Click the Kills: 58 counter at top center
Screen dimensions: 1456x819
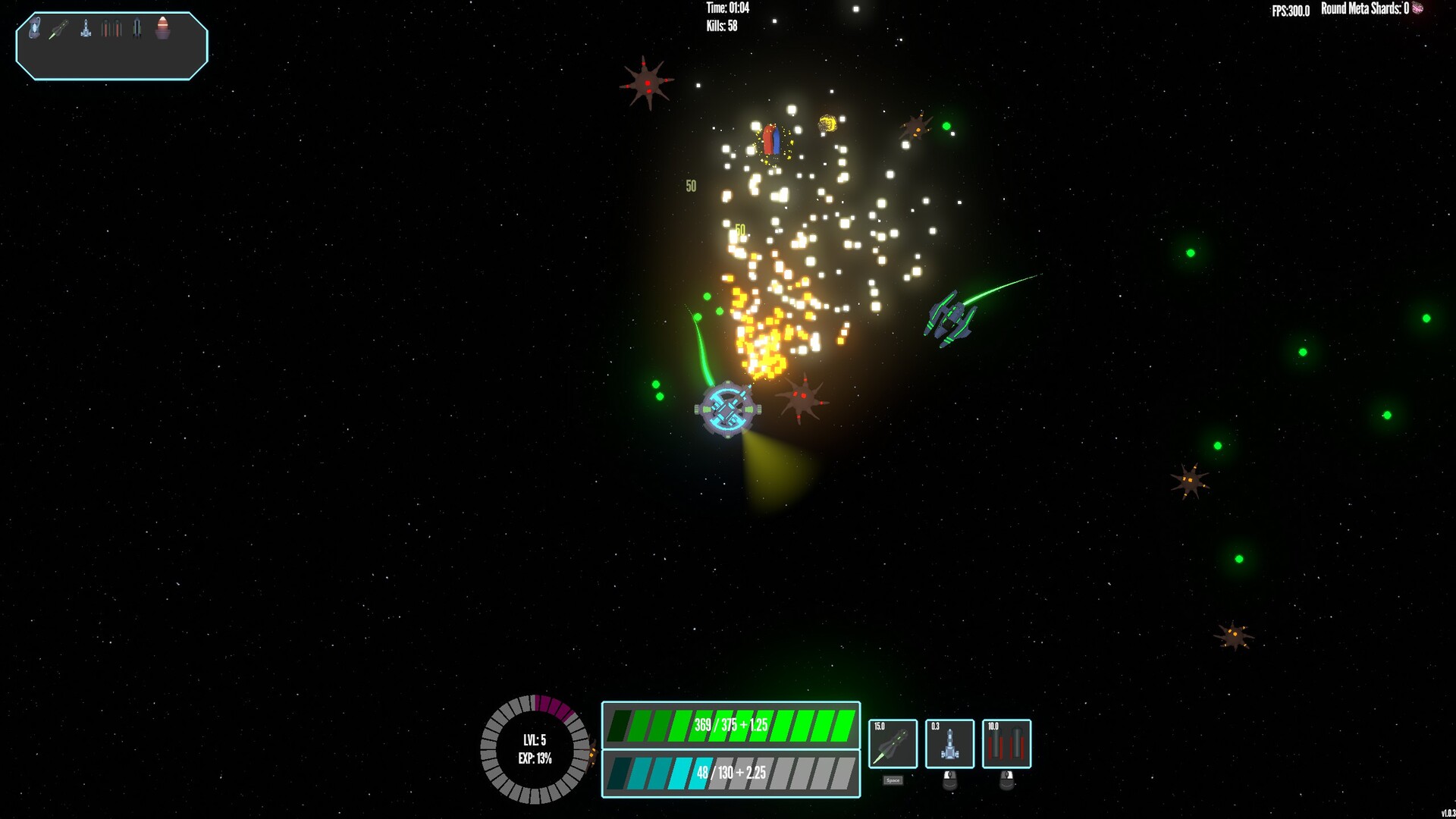[x=720, y=27]
